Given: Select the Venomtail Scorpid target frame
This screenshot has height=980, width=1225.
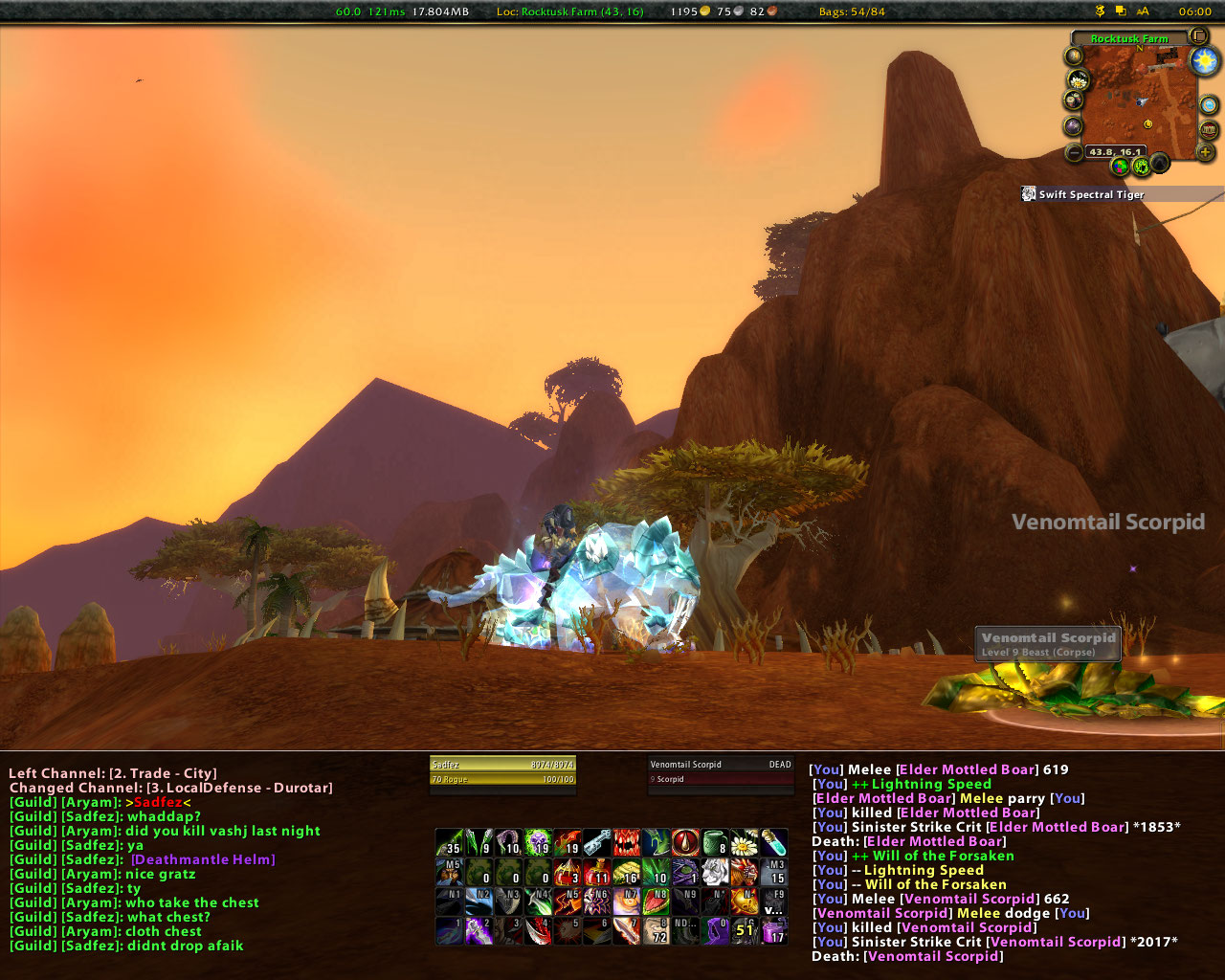Looking at the screenshot, I should pyautogui.click(x=721, y=771).
